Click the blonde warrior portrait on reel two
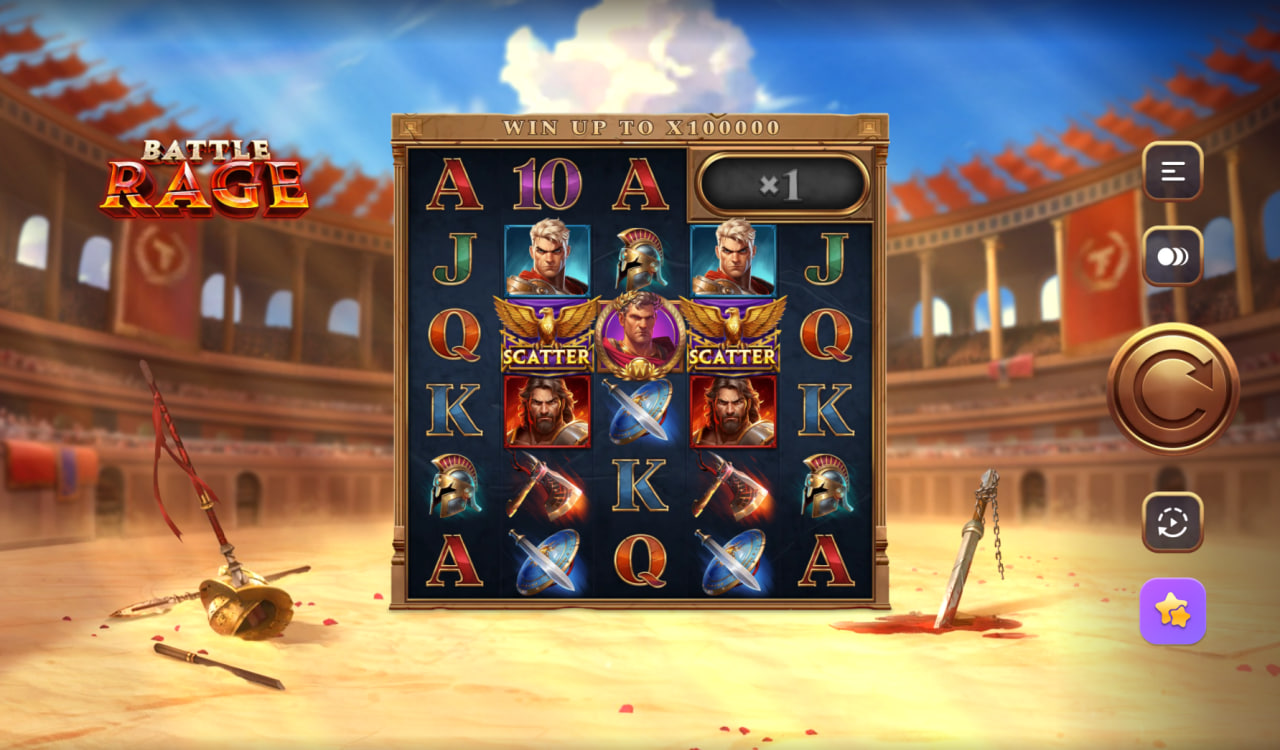Viewport: 1280px width, 750px height. point(548,260)
